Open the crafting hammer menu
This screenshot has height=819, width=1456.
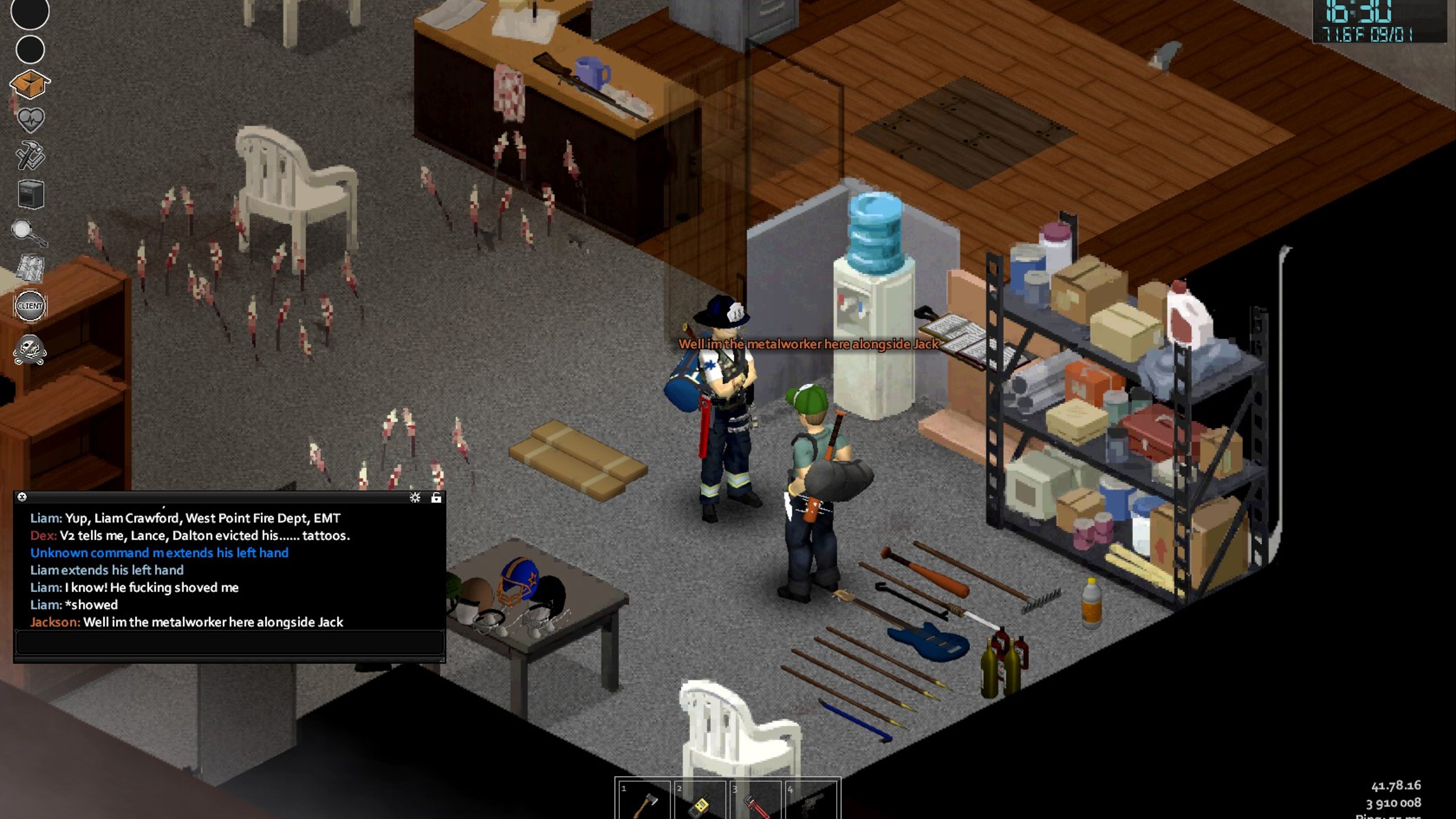[30, 155]
